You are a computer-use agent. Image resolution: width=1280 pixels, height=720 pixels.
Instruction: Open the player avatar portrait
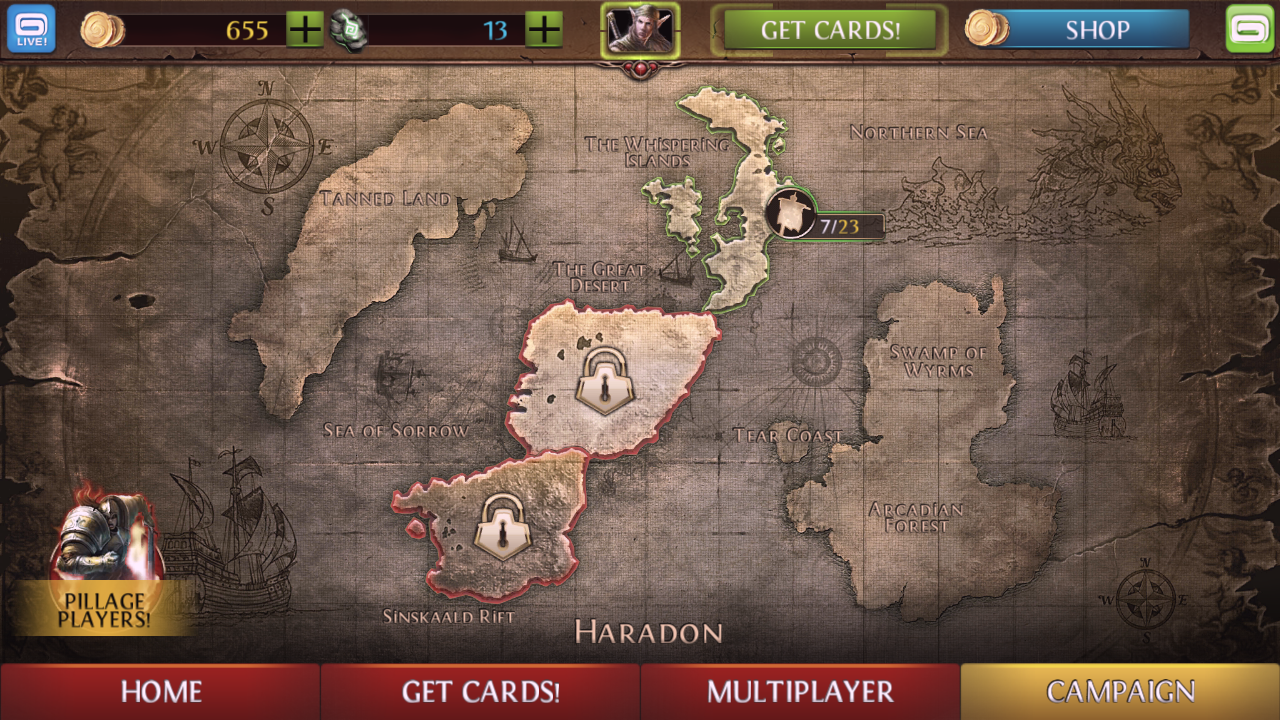coord(640,29)
